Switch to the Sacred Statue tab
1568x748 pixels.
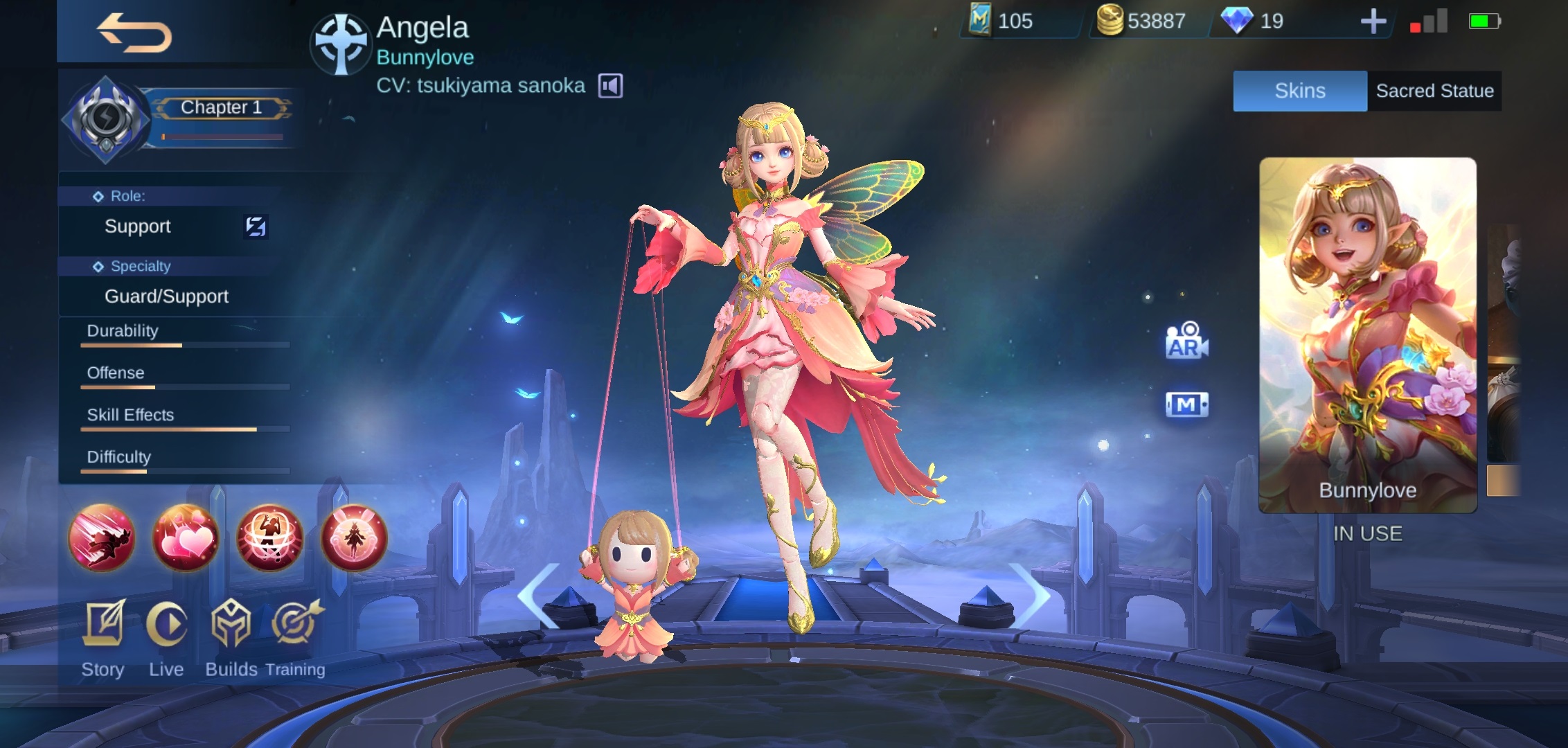1434,91
